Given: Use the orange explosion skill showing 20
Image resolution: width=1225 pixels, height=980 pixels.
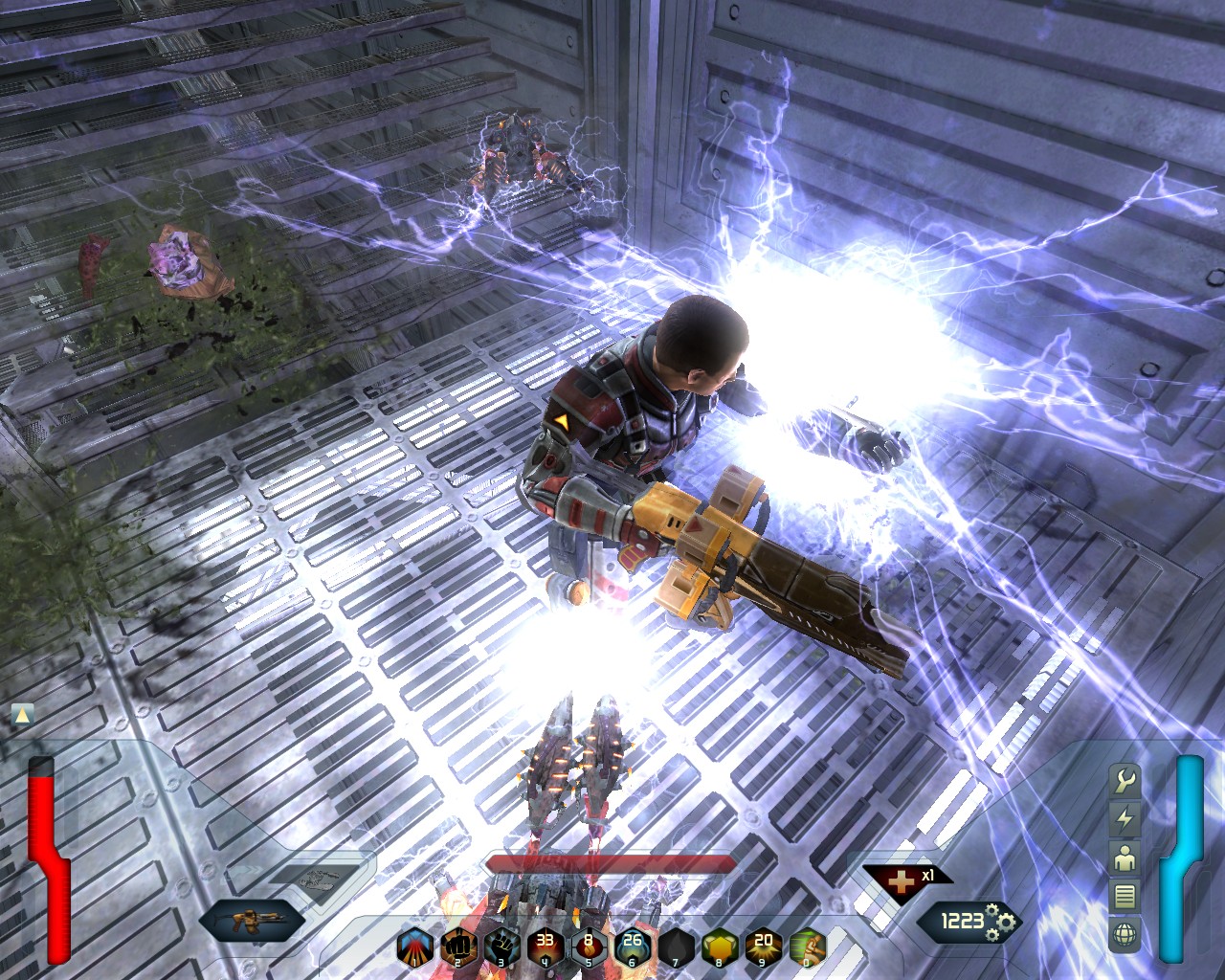Looking at the screenshot, I should (x=763, y=947).
